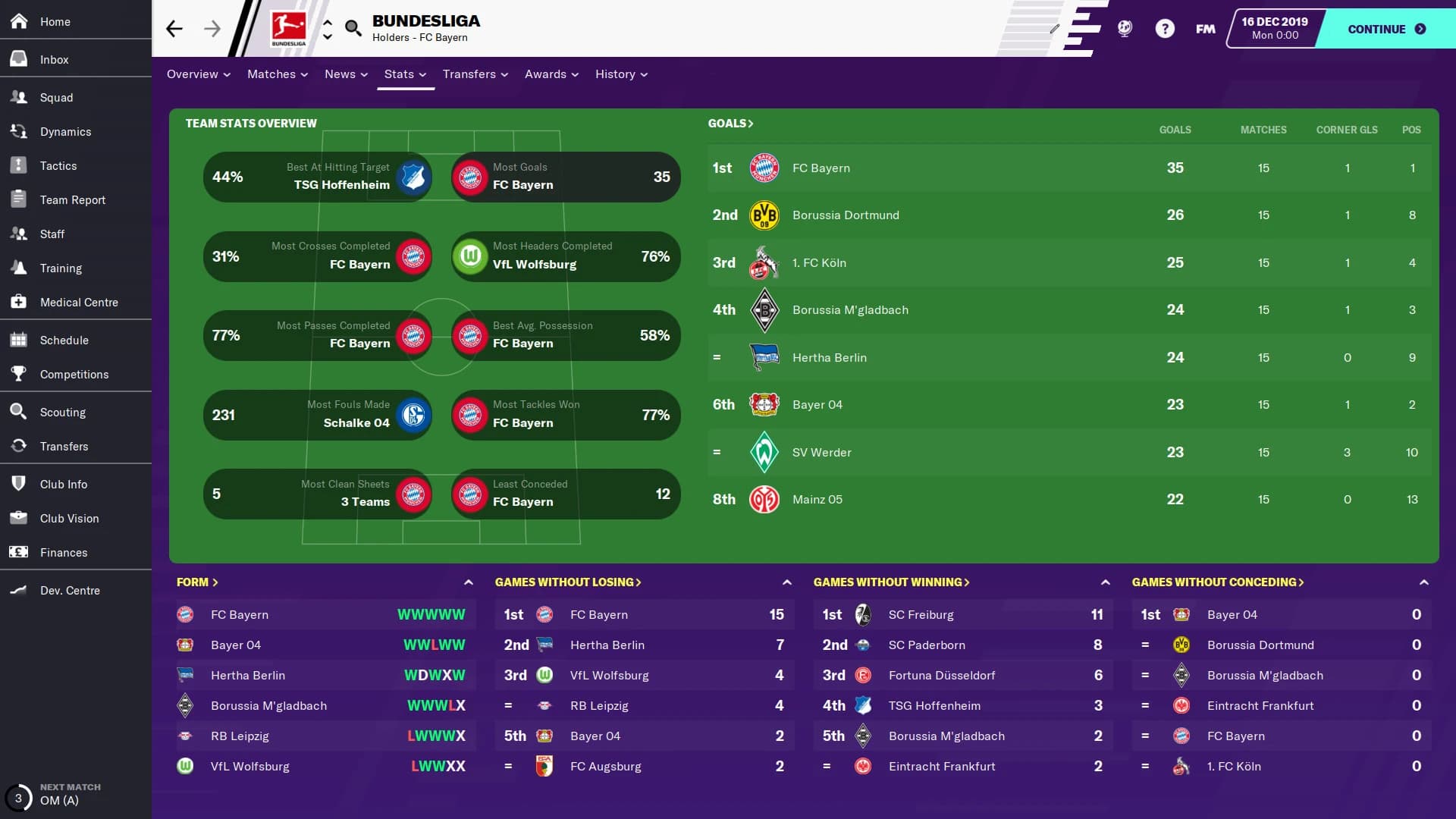The height and width of the screenshot is (819, 1456).
Task: Open the in-game help question mark
Action: pos(1165,28)
